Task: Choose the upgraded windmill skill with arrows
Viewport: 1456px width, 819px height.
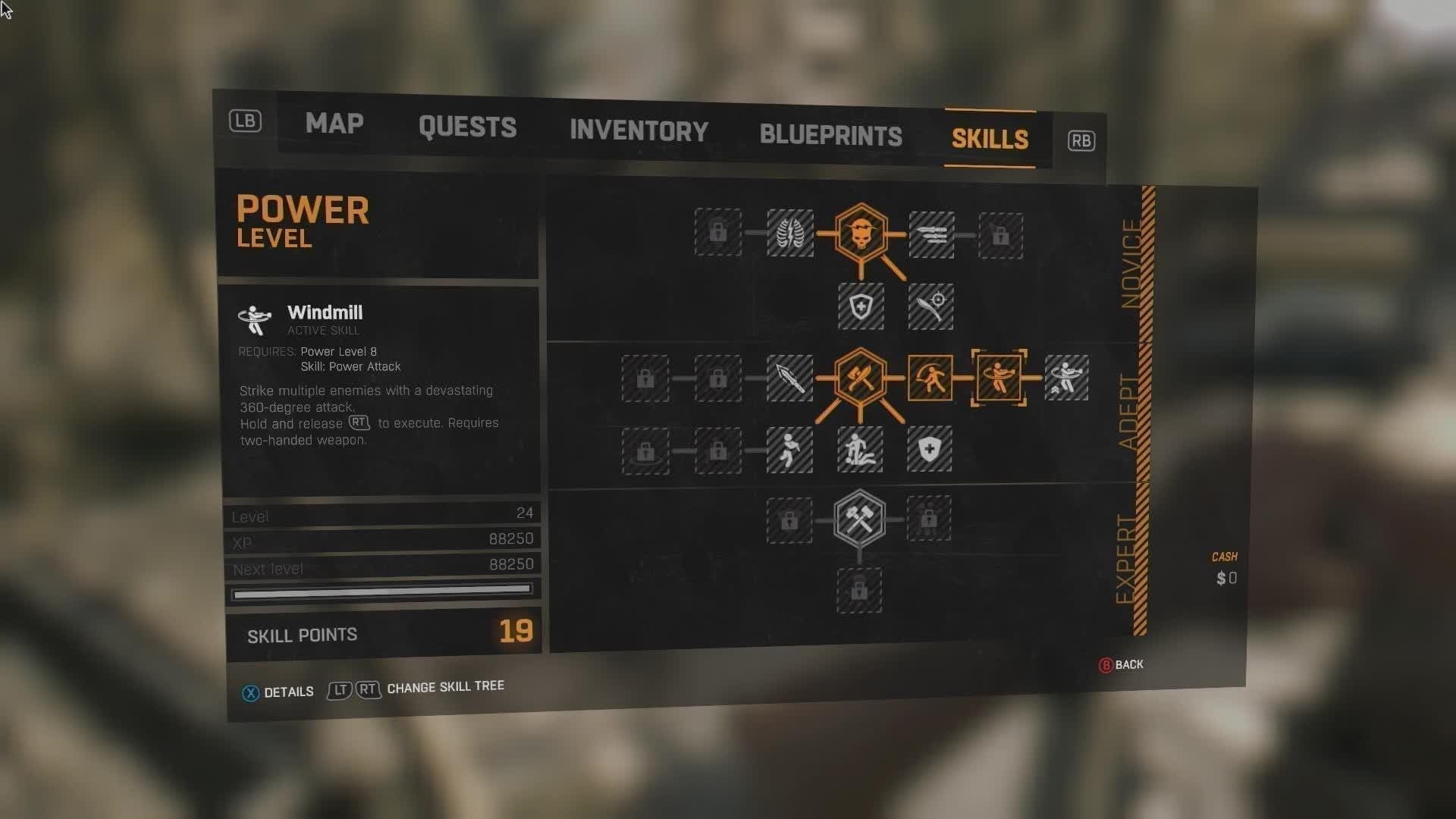Action: click(1066, 378)
